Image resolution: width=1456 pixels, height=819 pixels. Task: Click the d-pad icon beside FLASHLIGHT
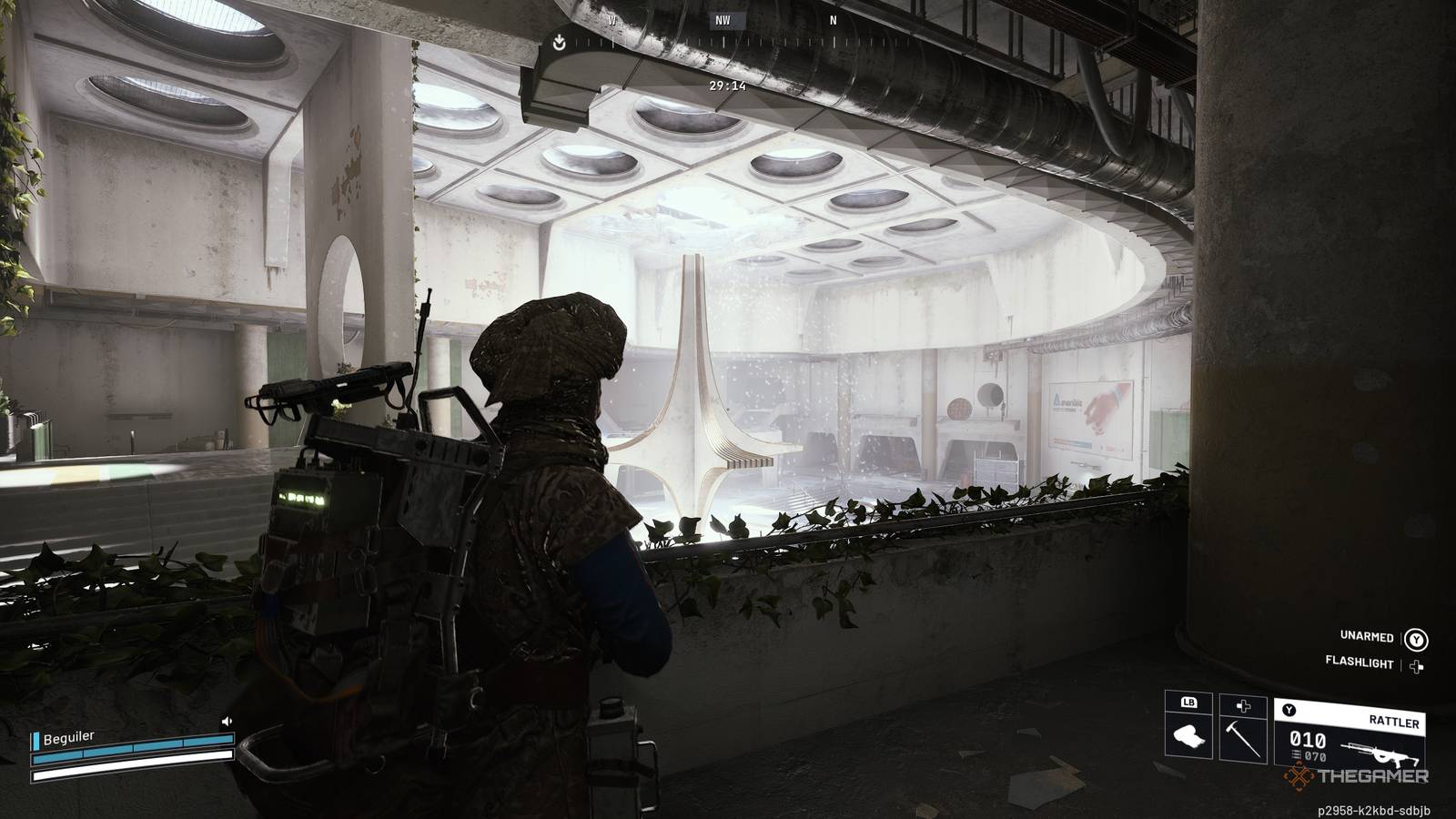click(1416, 665)
